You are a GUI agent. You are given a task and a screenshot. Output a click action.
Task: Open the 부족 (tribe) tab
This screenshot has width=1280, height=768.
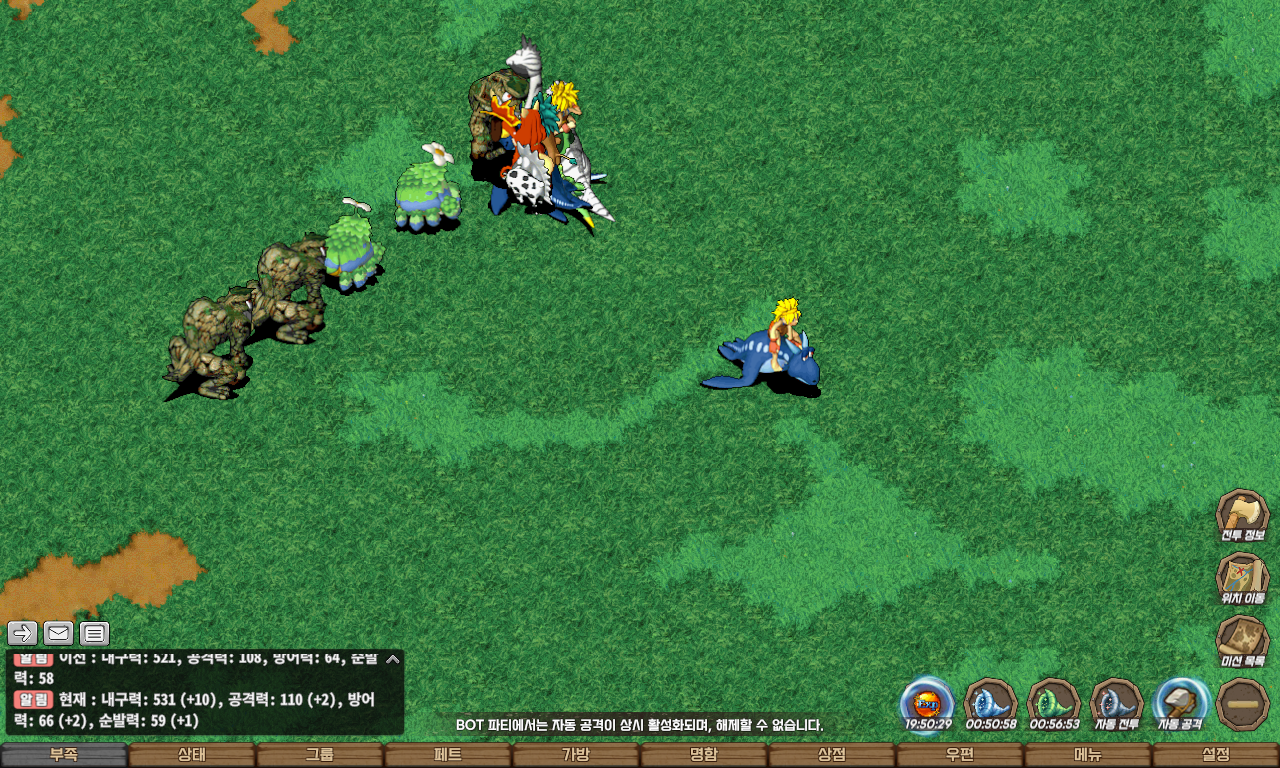coord(64,755)
